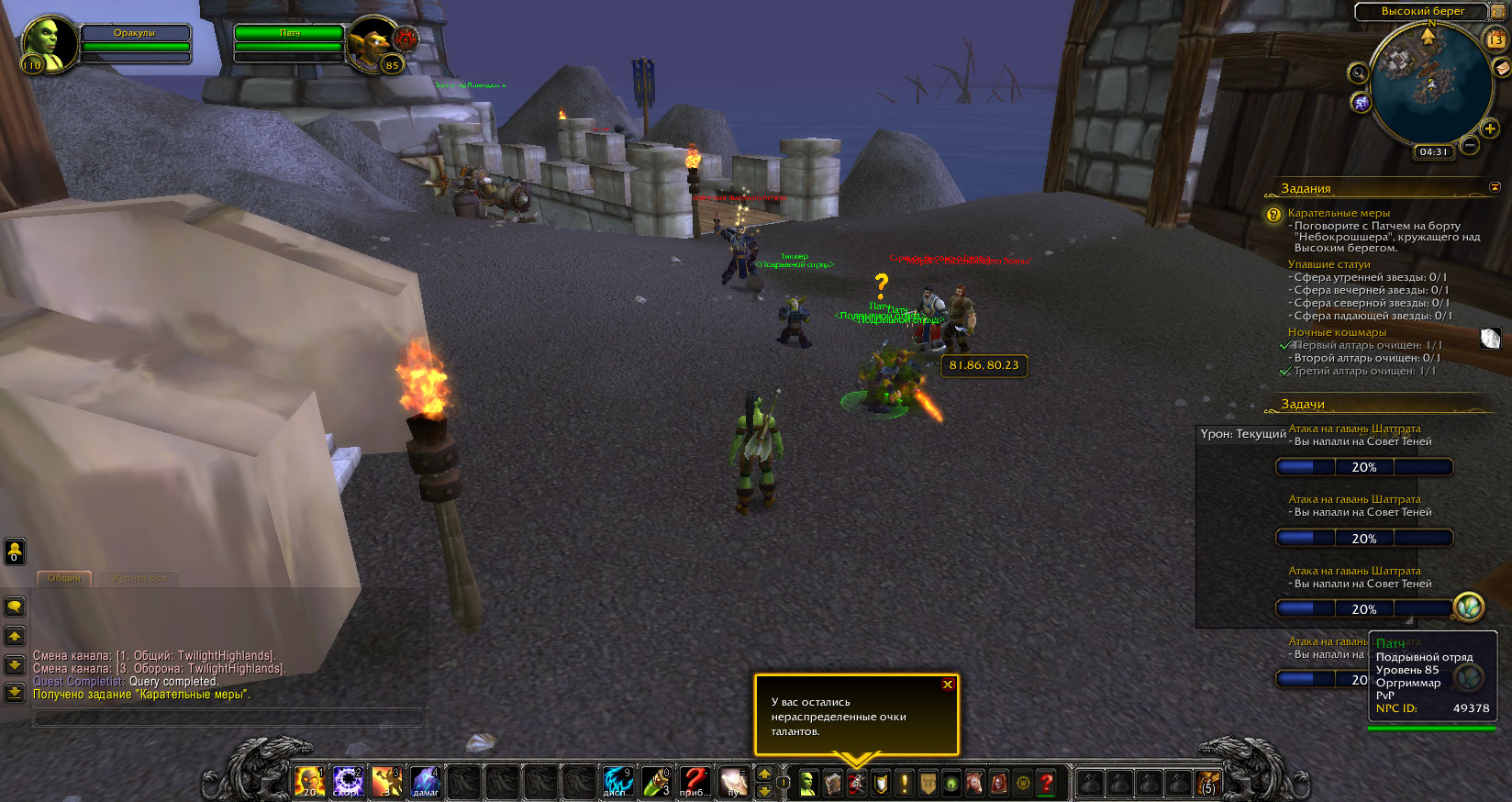Select the Общий chat tab

click(x=64, y=578)
